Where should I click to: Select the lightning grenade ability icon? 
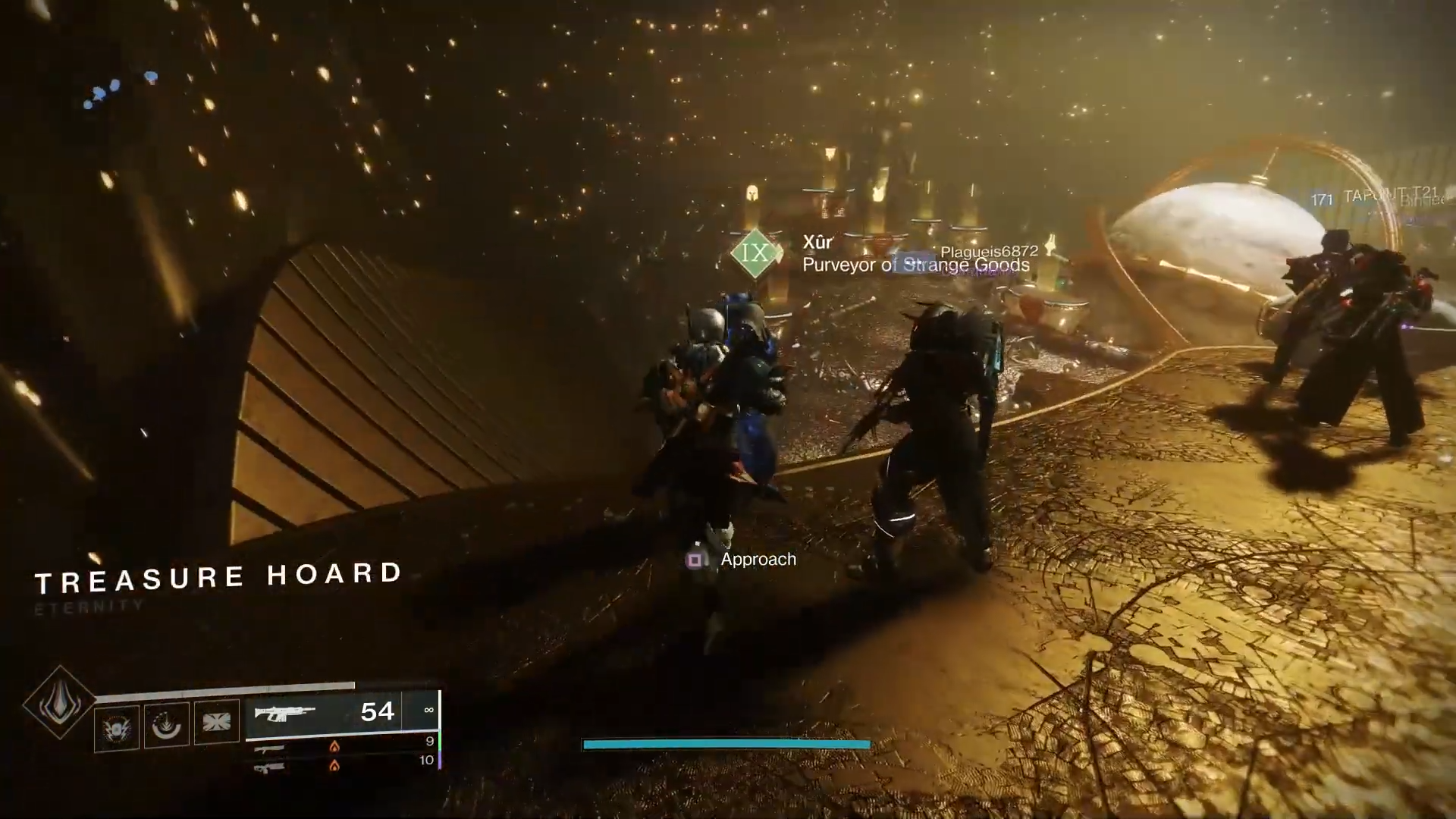click(117, 727)
